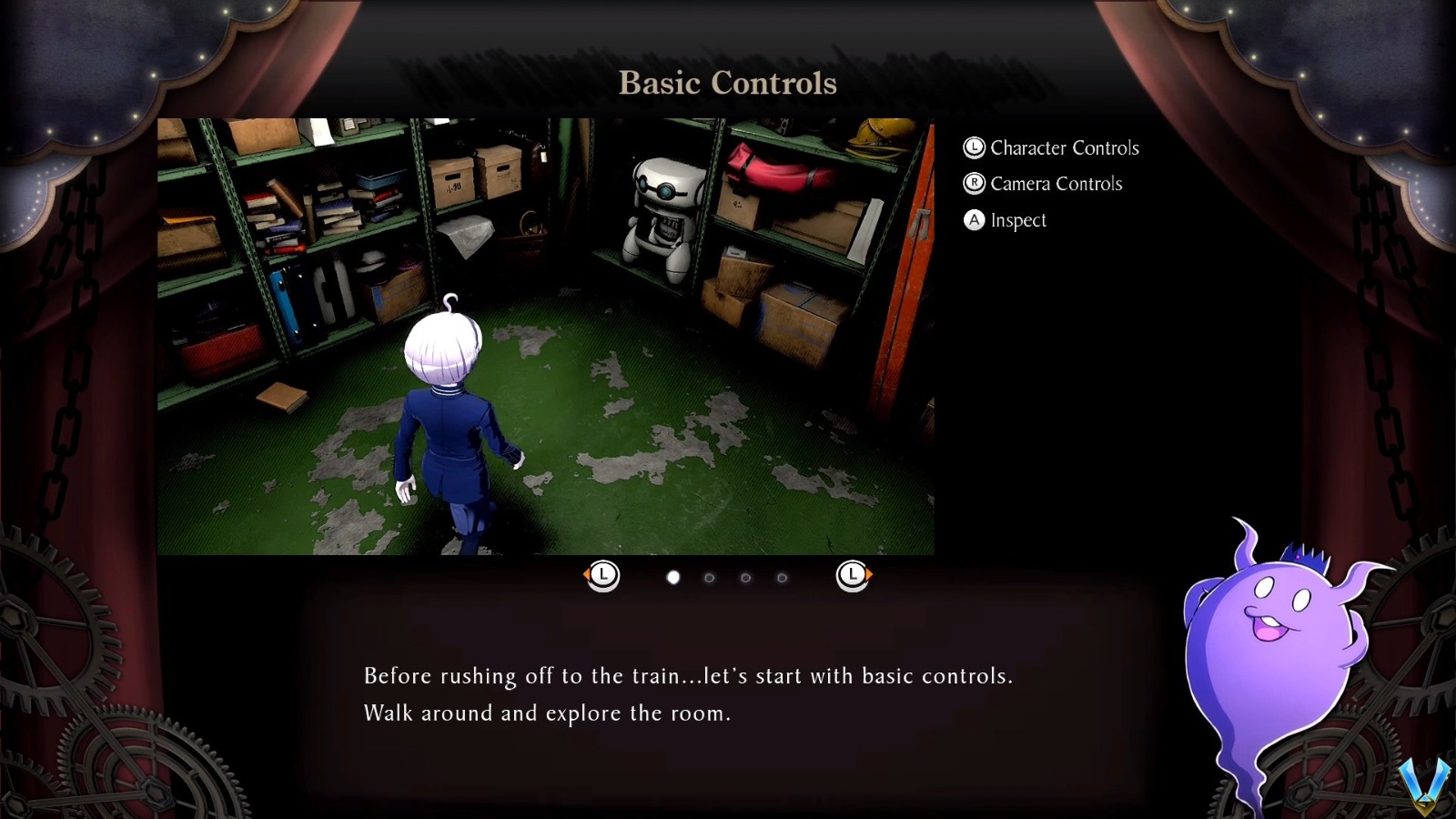Image resolution: width=1456 pixels, height=819 pixels.
Task: Click the left L-stick page navigation icon
Action: 603,574
